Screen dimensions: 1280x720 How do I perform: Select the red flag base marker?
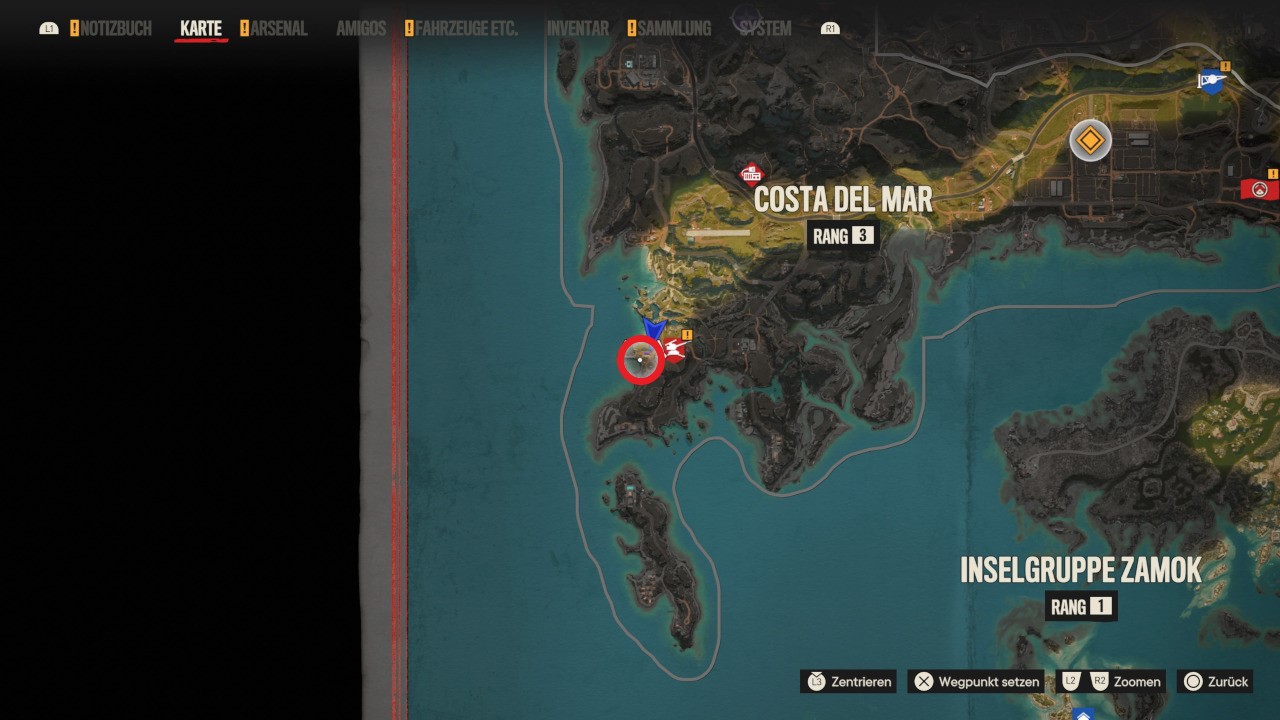[x=1259, y=189]
